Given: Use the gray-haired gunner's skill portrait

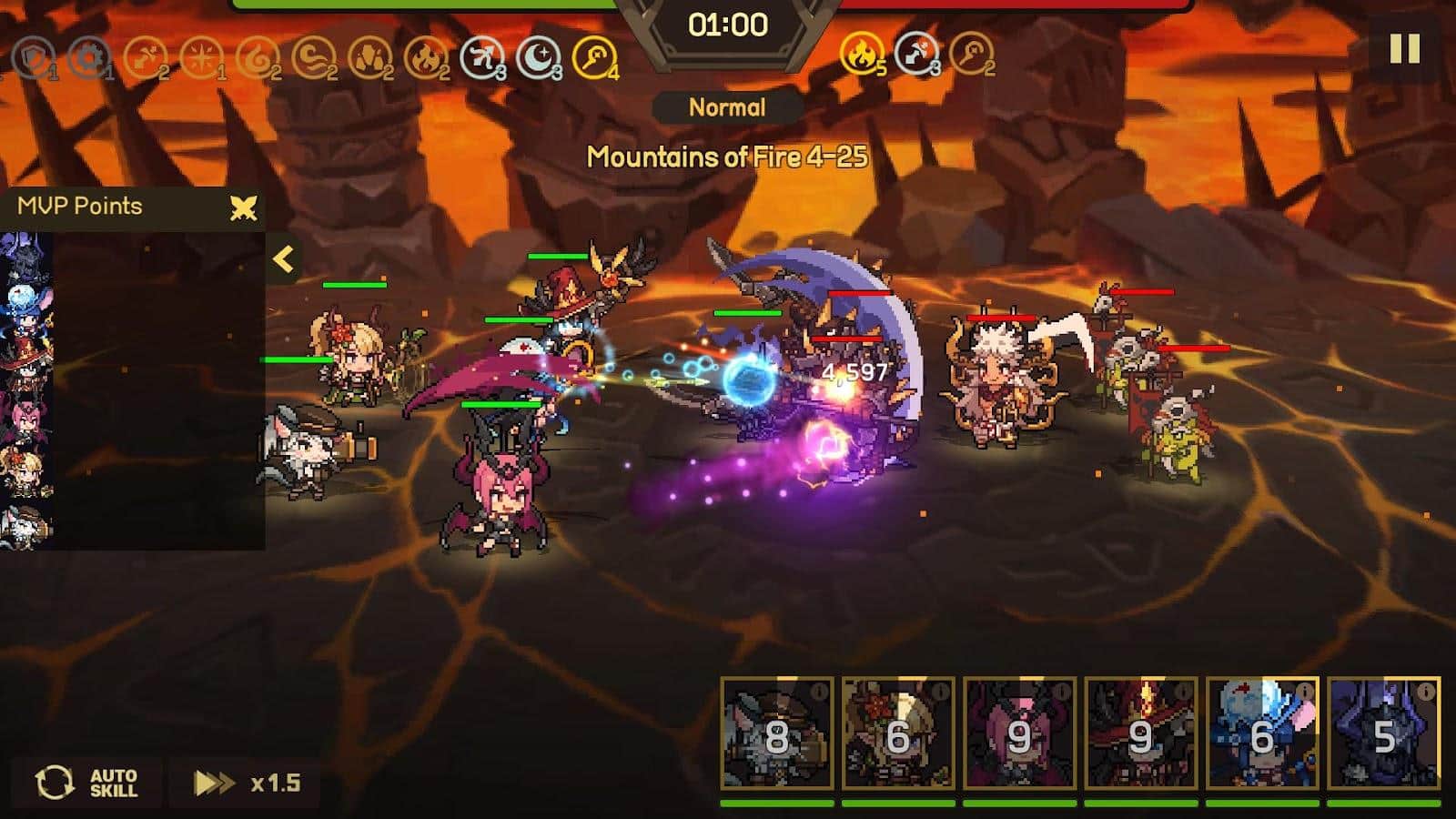Looking at the screenshot, I should (776, 733).
